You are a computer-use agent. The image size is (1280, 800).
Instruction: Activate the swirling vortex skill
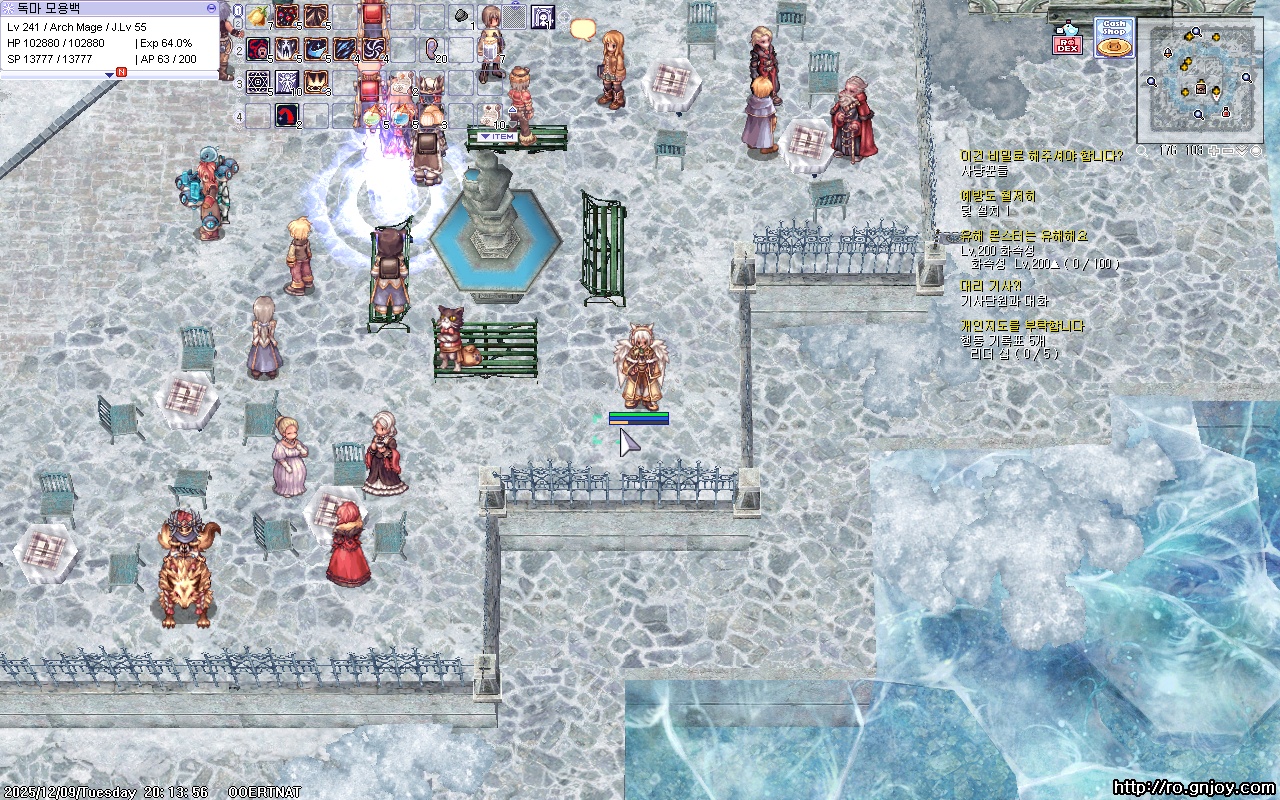[x=374, y=48]
